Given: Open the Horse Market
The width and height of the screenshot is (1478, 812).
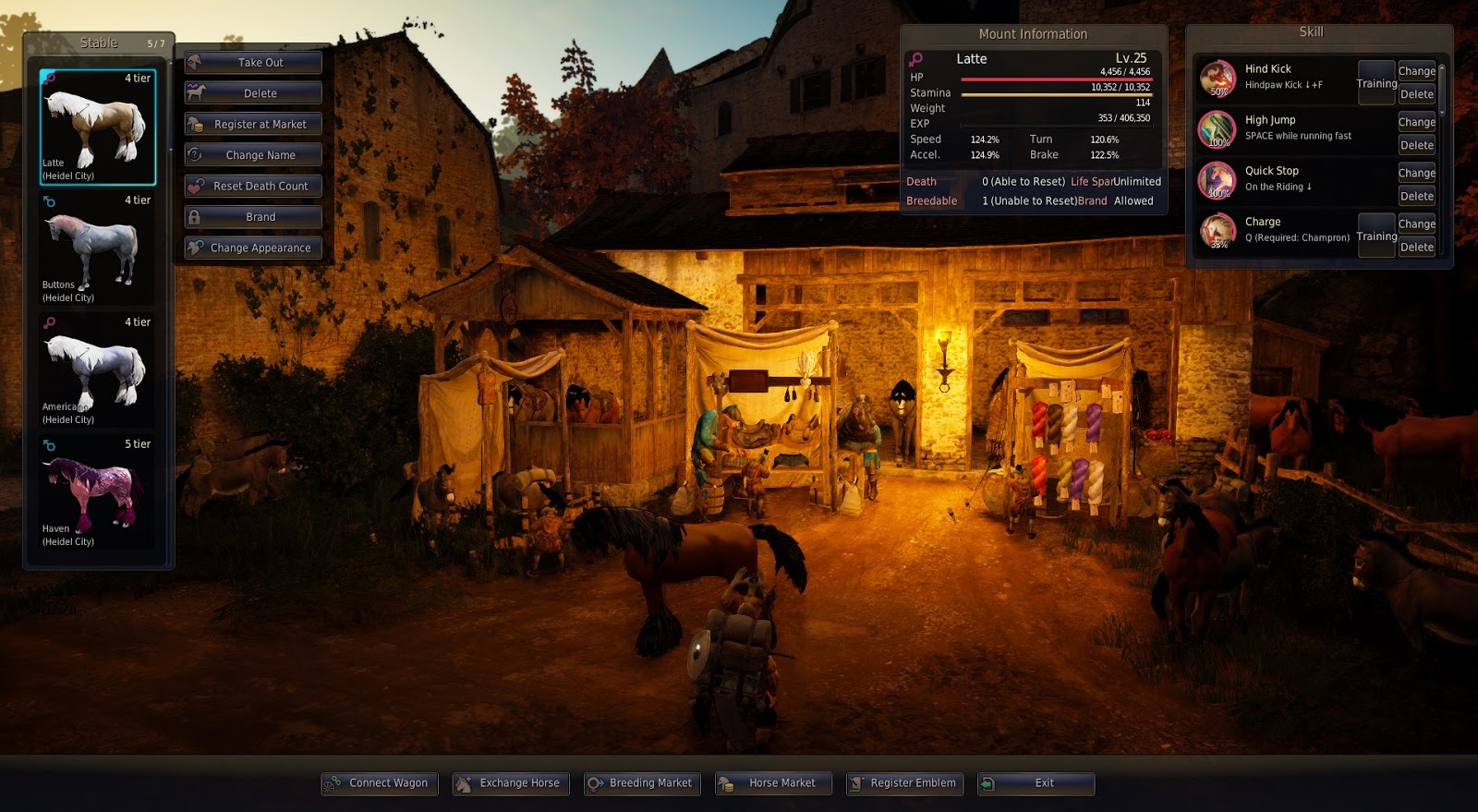Looking at the screenshot, I should click(772, 782).
